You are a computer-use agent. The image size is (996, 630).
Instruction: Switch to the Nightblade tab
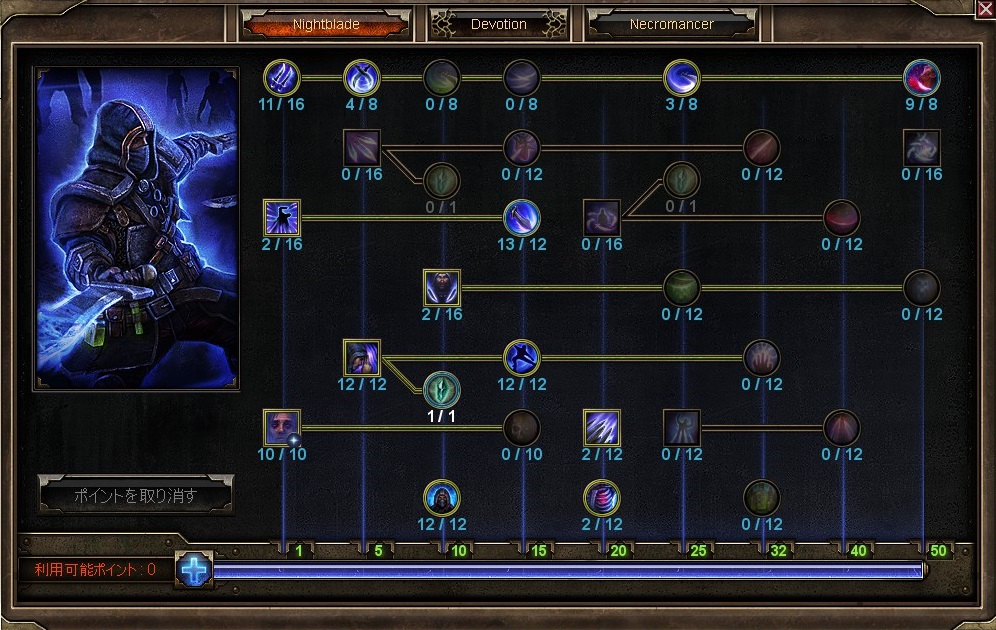coord(325,24)
